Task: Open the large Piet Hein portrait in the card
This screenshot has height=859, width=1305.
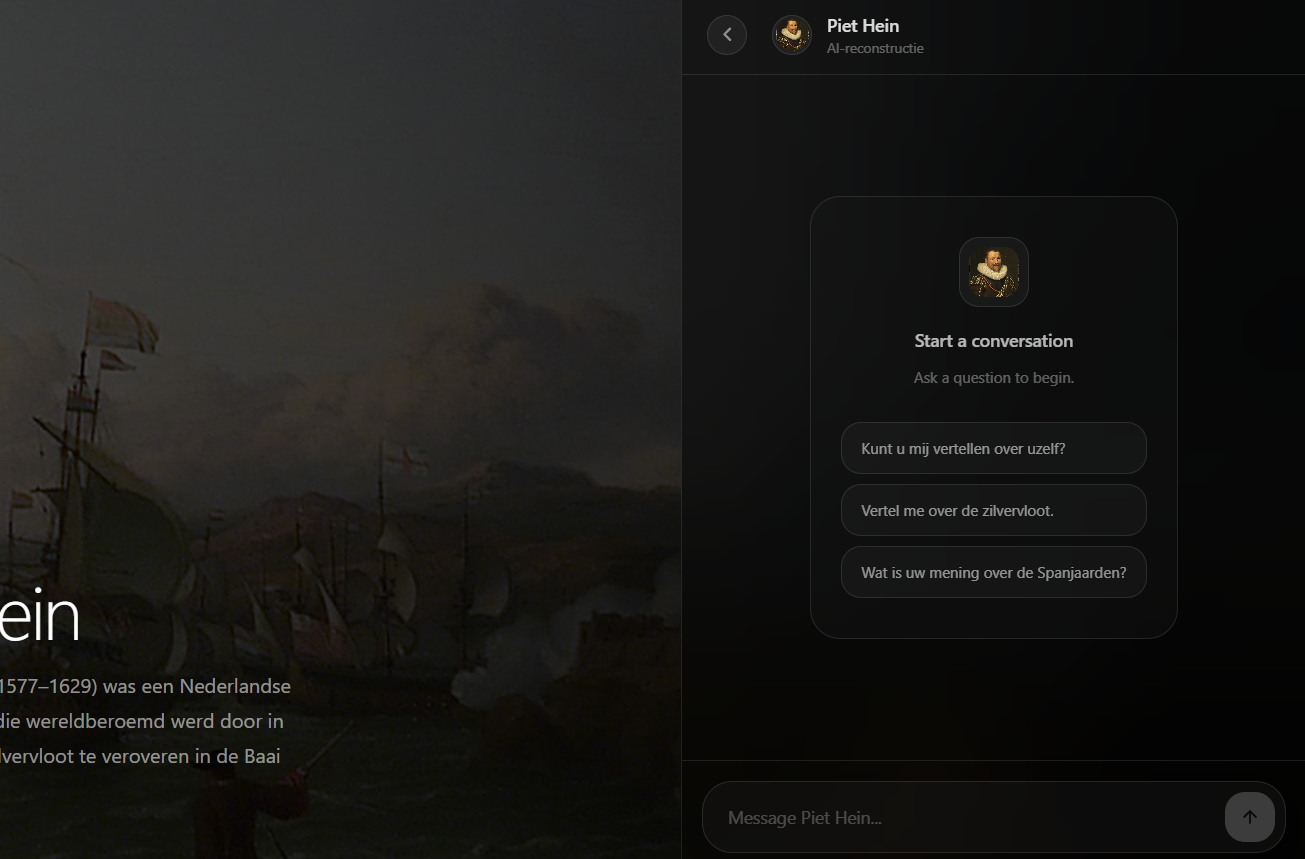Action: tap(993, 272)
